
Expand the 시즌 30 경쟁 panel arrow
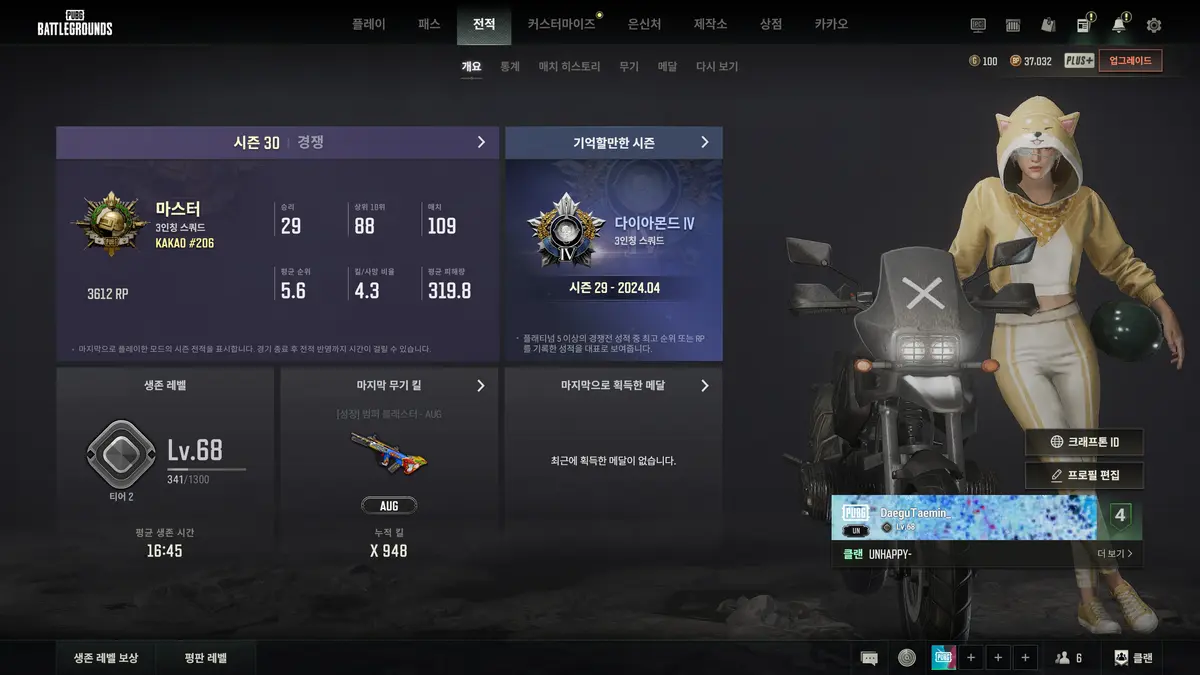tap(481, 142)
